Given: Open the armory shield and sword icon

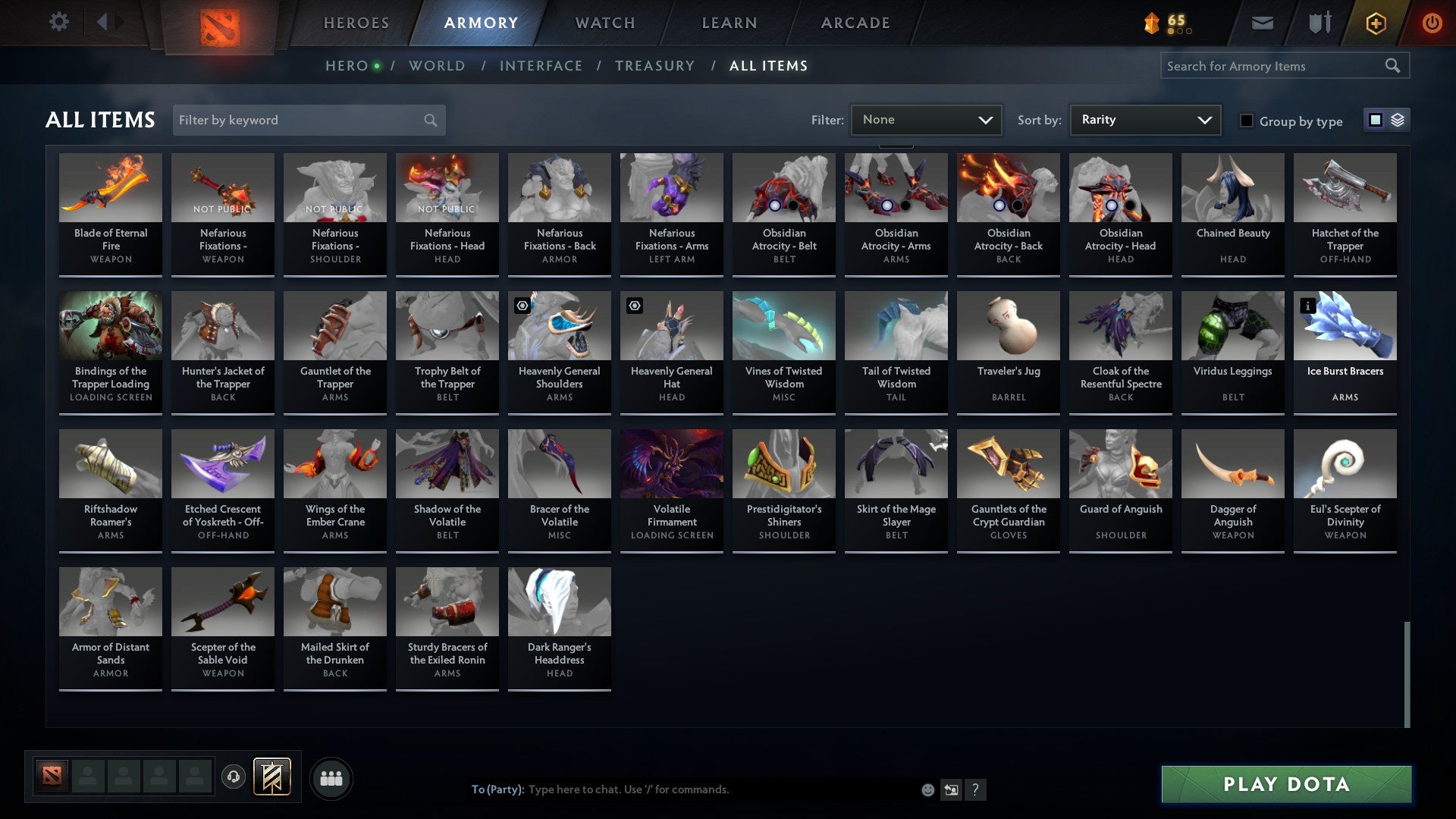Looking at the screenshot, I should point(1319,23).
